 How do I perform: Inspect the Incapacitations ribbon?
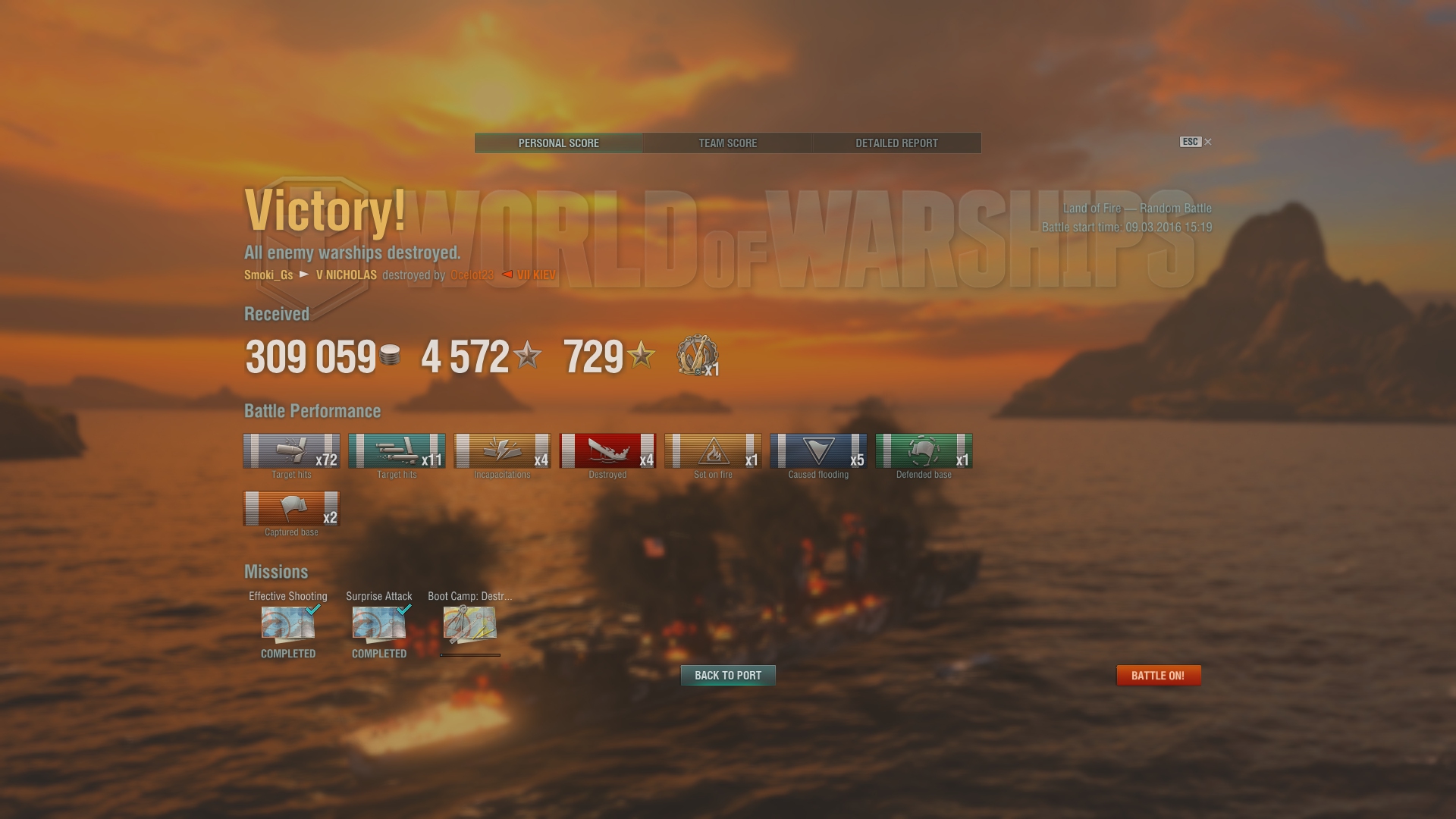pos(502,451)
